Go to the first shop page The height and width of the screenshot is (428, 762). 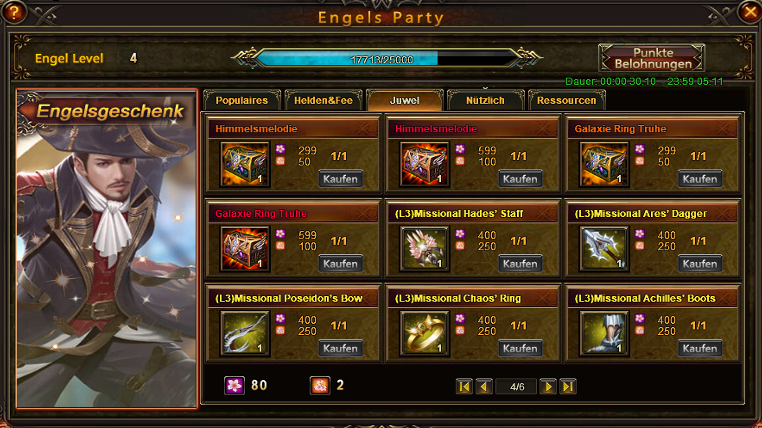tap(464, 386)
